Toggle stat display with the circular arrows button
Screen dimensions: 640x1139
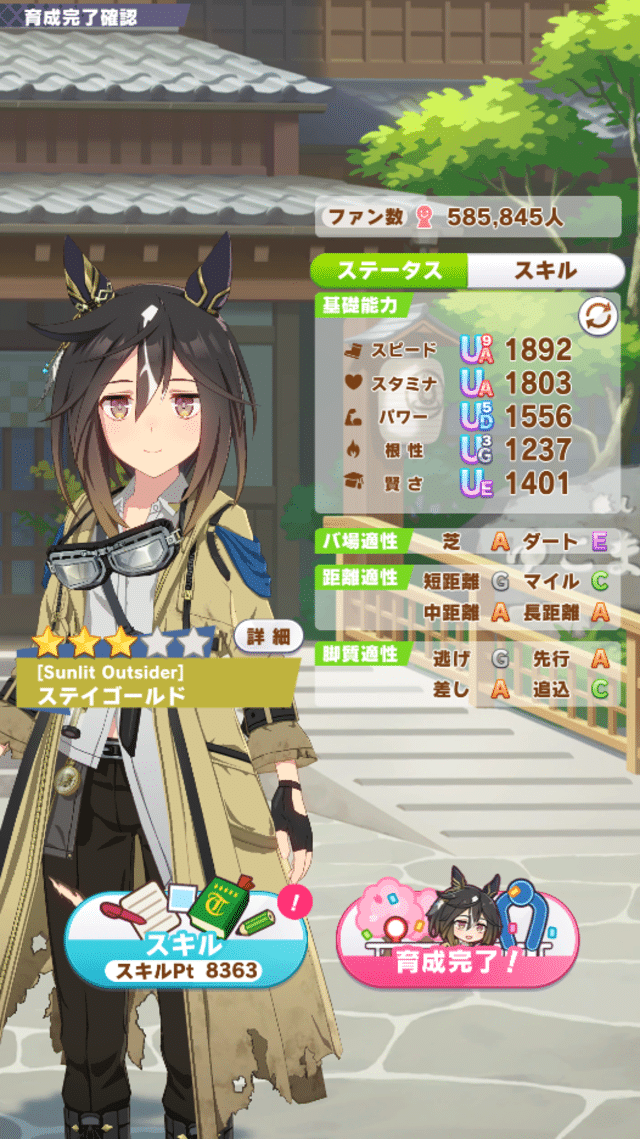pyautogui.click(x=598, y=317)
